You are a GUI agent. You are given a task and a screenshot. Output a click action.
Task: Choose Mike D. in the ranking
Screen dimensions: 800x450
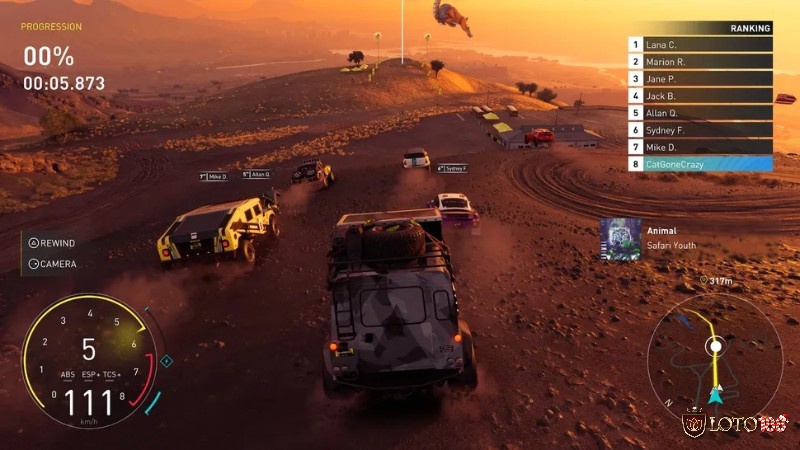tap(700, 147)
